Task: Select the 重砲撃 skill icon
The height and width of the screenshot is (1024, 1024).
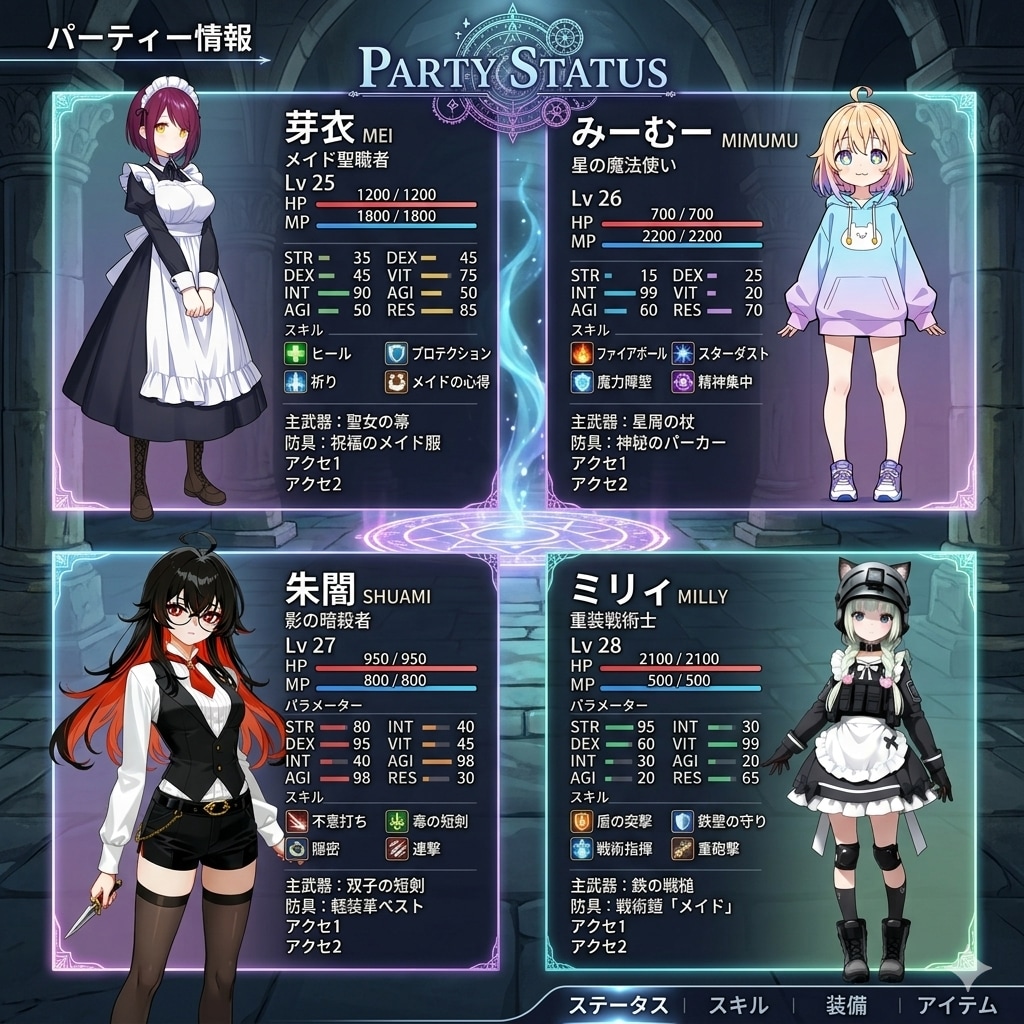Action: (x=682, y=849)
